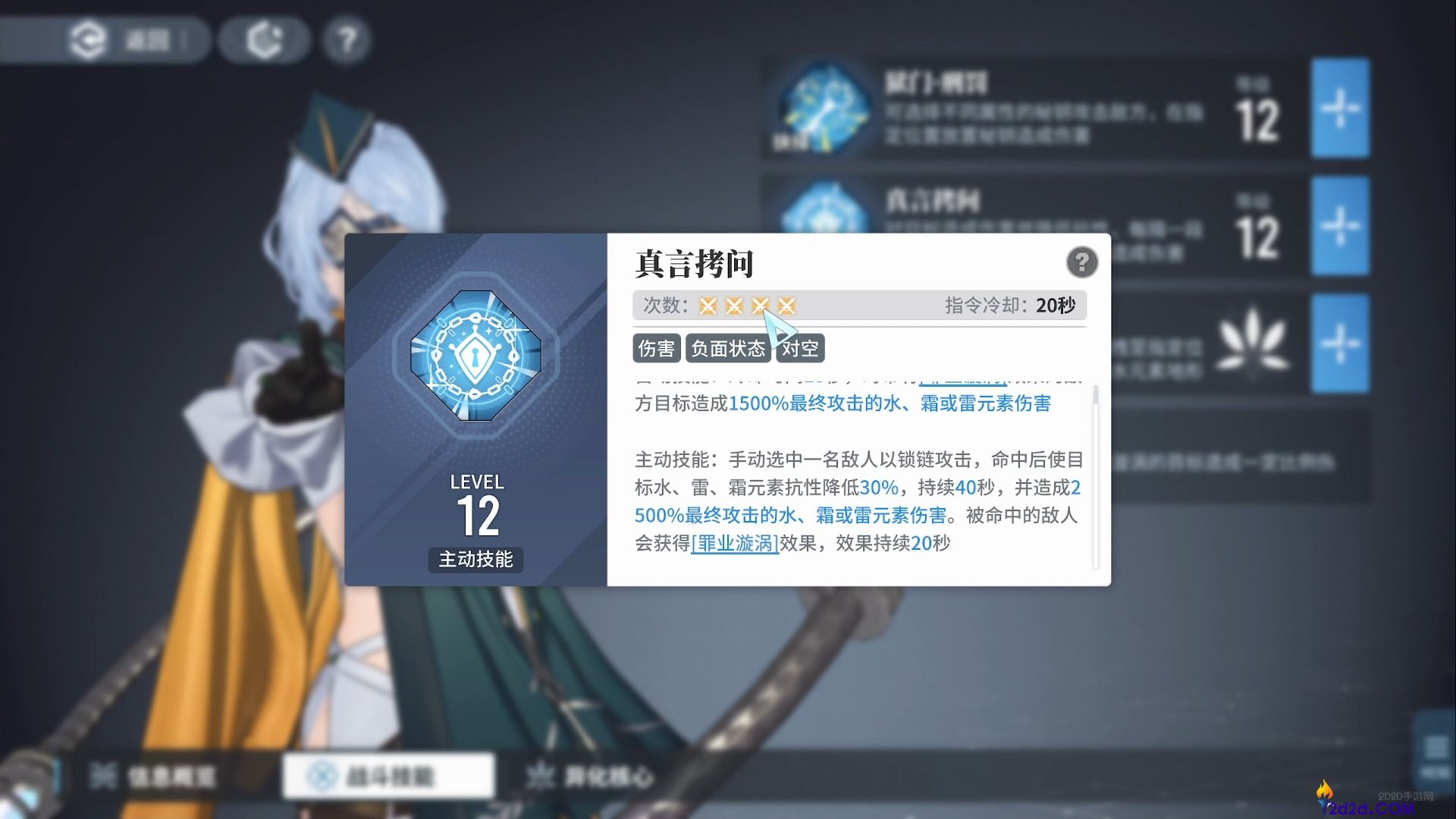Screen dimensions: 1456x819
Task: Click the question mark on the skill detail popup
Action: [1083, 262]
